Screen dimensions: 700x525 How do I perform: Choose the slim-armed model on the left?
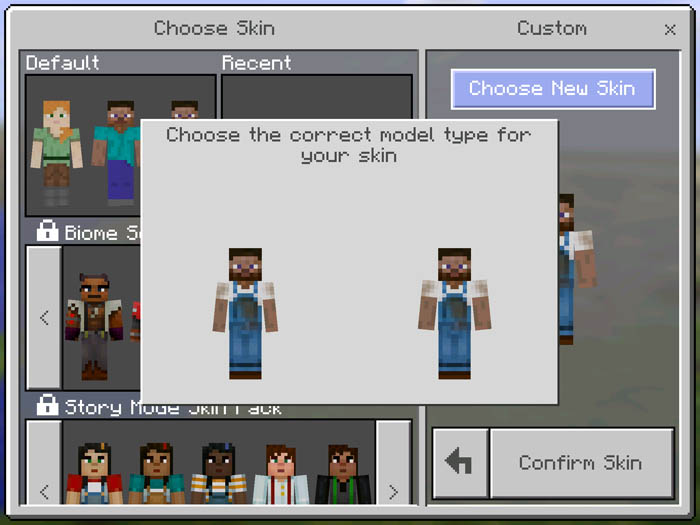click(x=245, y=313)
